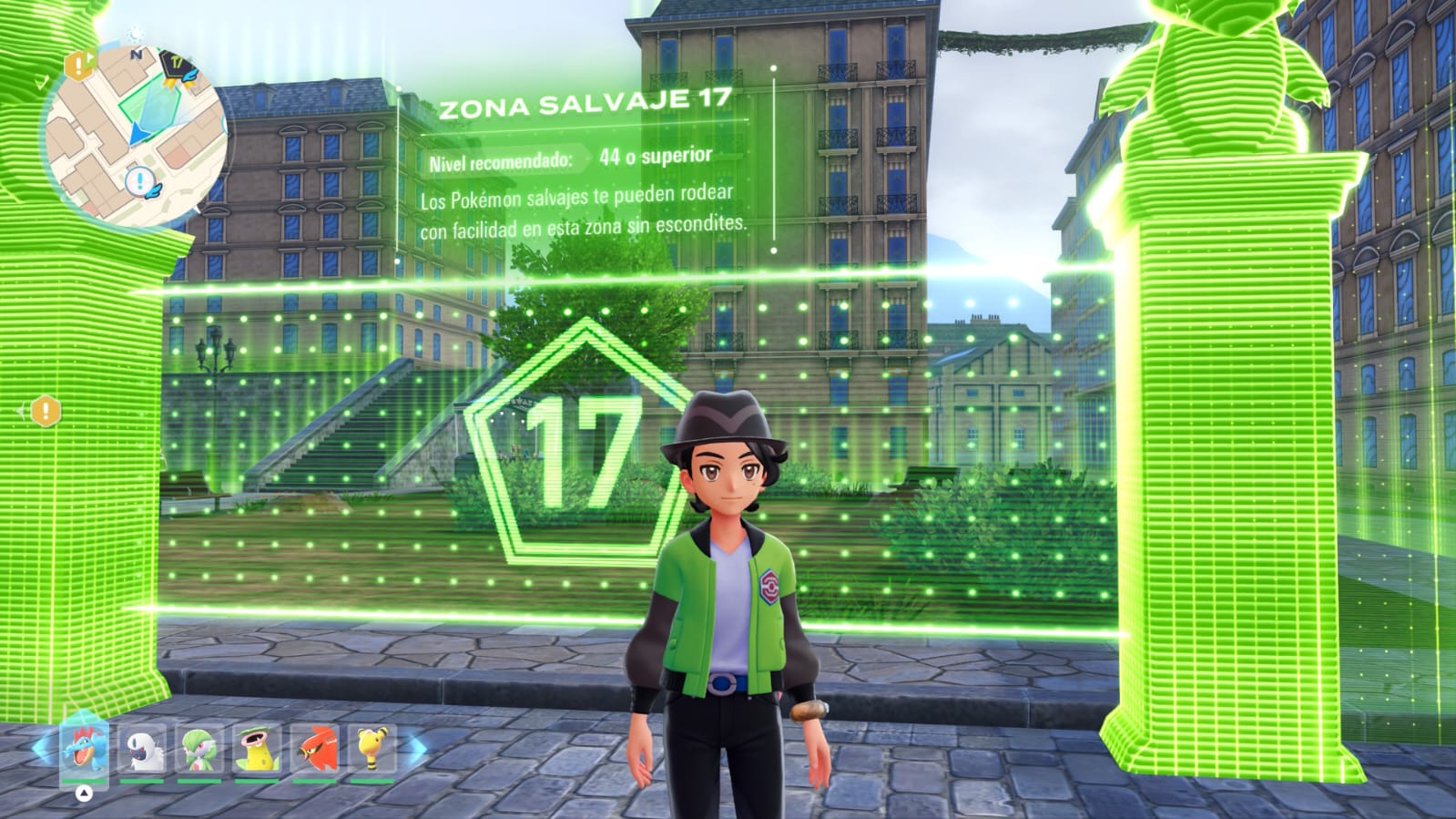Image resolution: width=1456 pixels, height=819 pixels.
Task: Select Talonflame in the party lineup
Action: point(316,751)
